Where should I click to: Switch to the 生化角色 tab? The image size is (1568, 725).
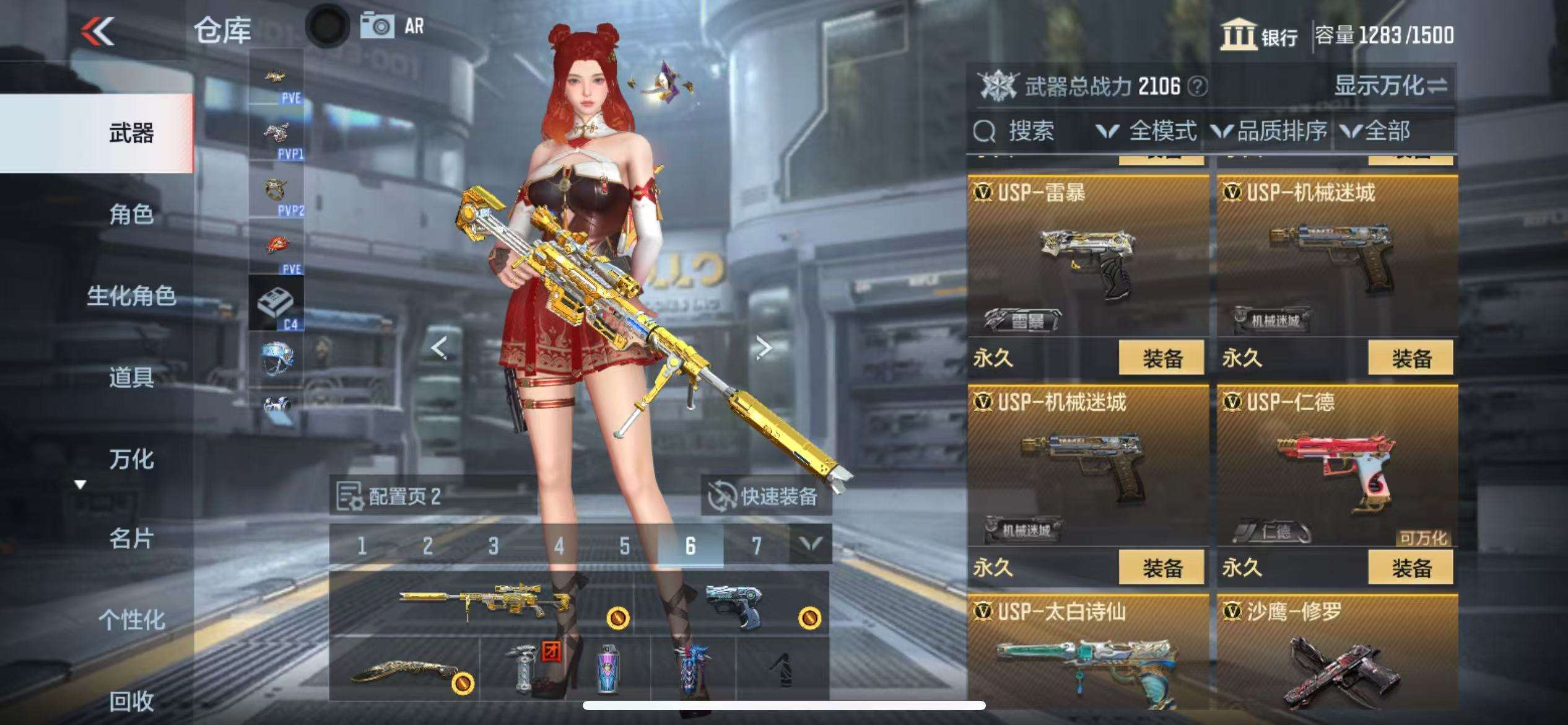click(x=131, y=296)
